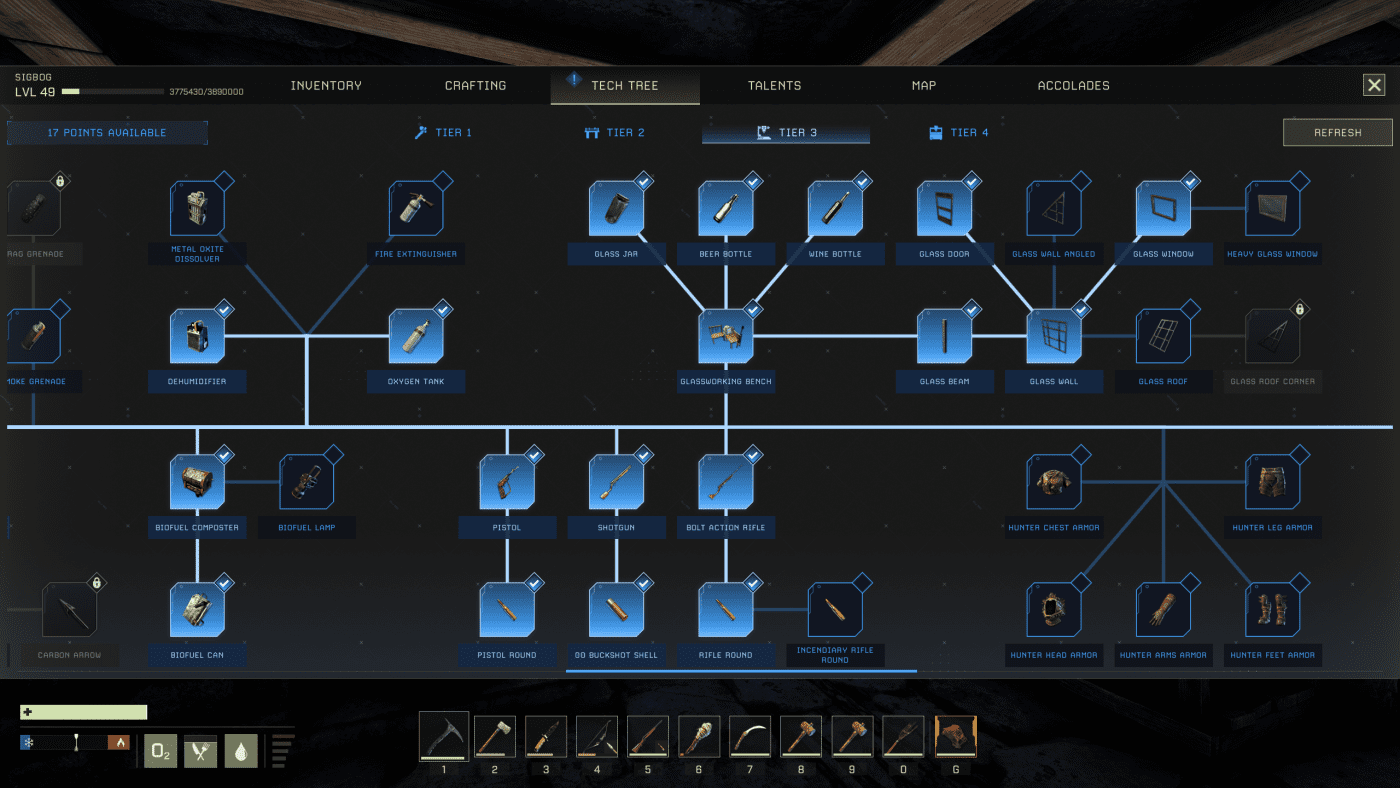Click the checkmark on the Shotgun node
Image resolution: width=1400 pixels, height=788 pixels.
645,453
